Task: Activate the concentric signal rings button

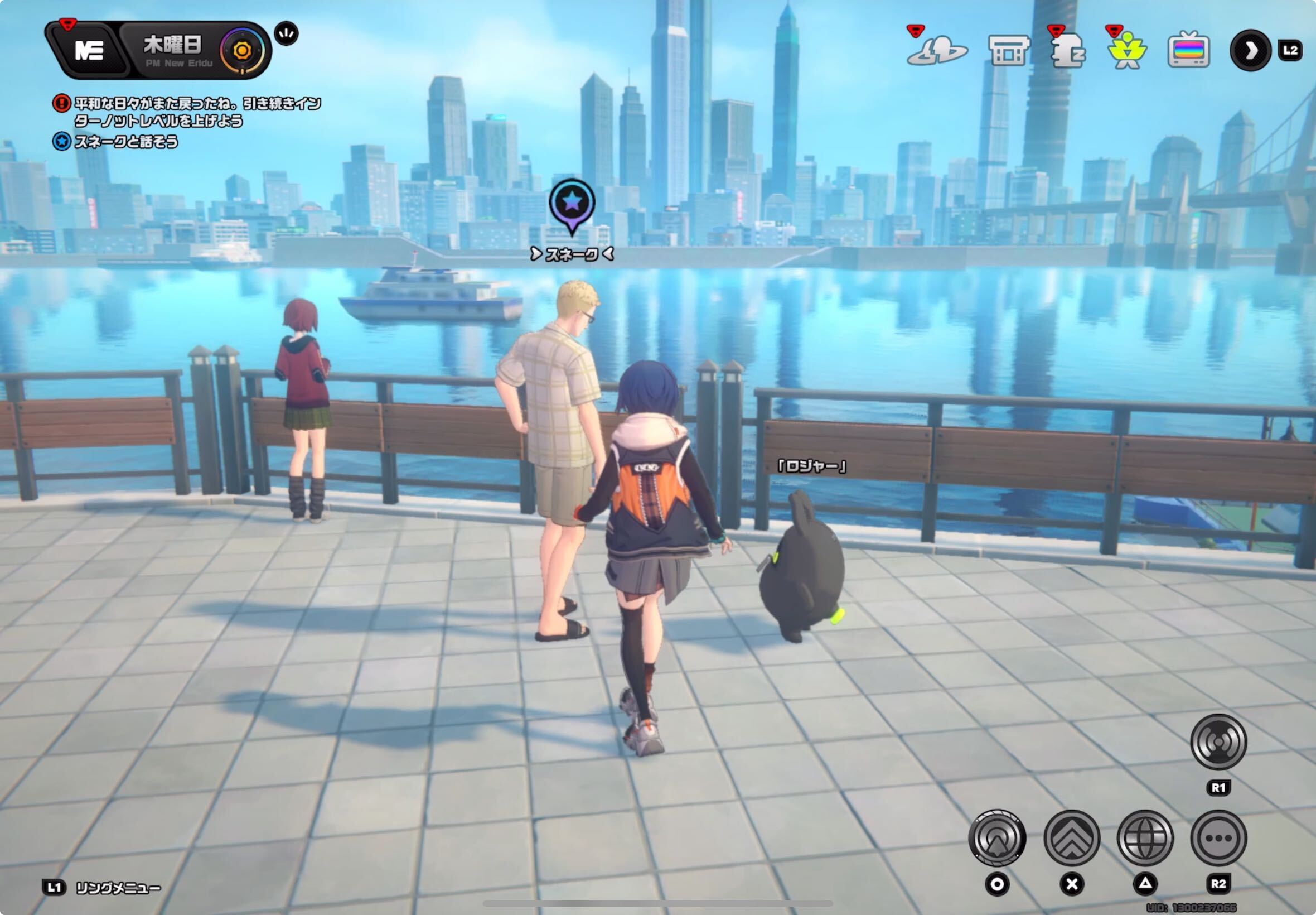Action: [x=1218, y=742]
